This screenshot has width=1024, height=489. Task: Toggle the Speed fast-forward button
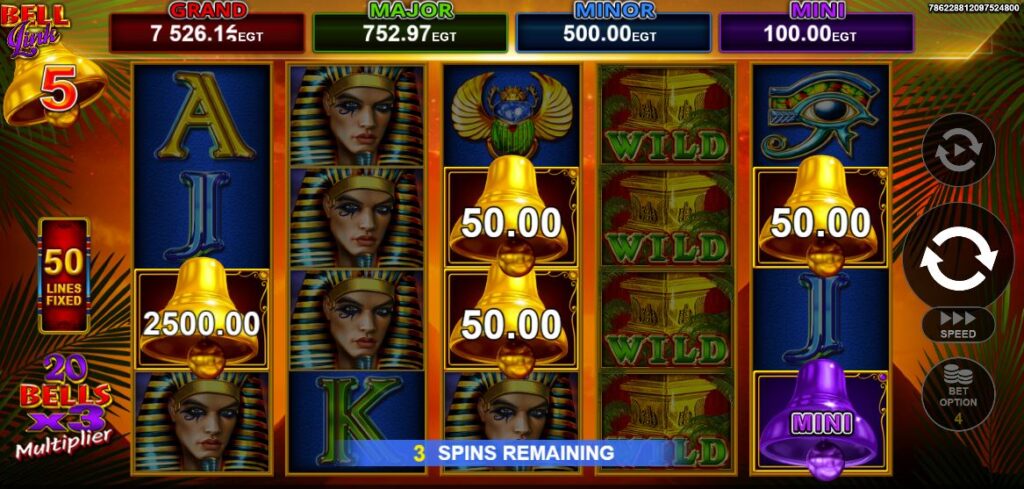click(x=957, y=324)
